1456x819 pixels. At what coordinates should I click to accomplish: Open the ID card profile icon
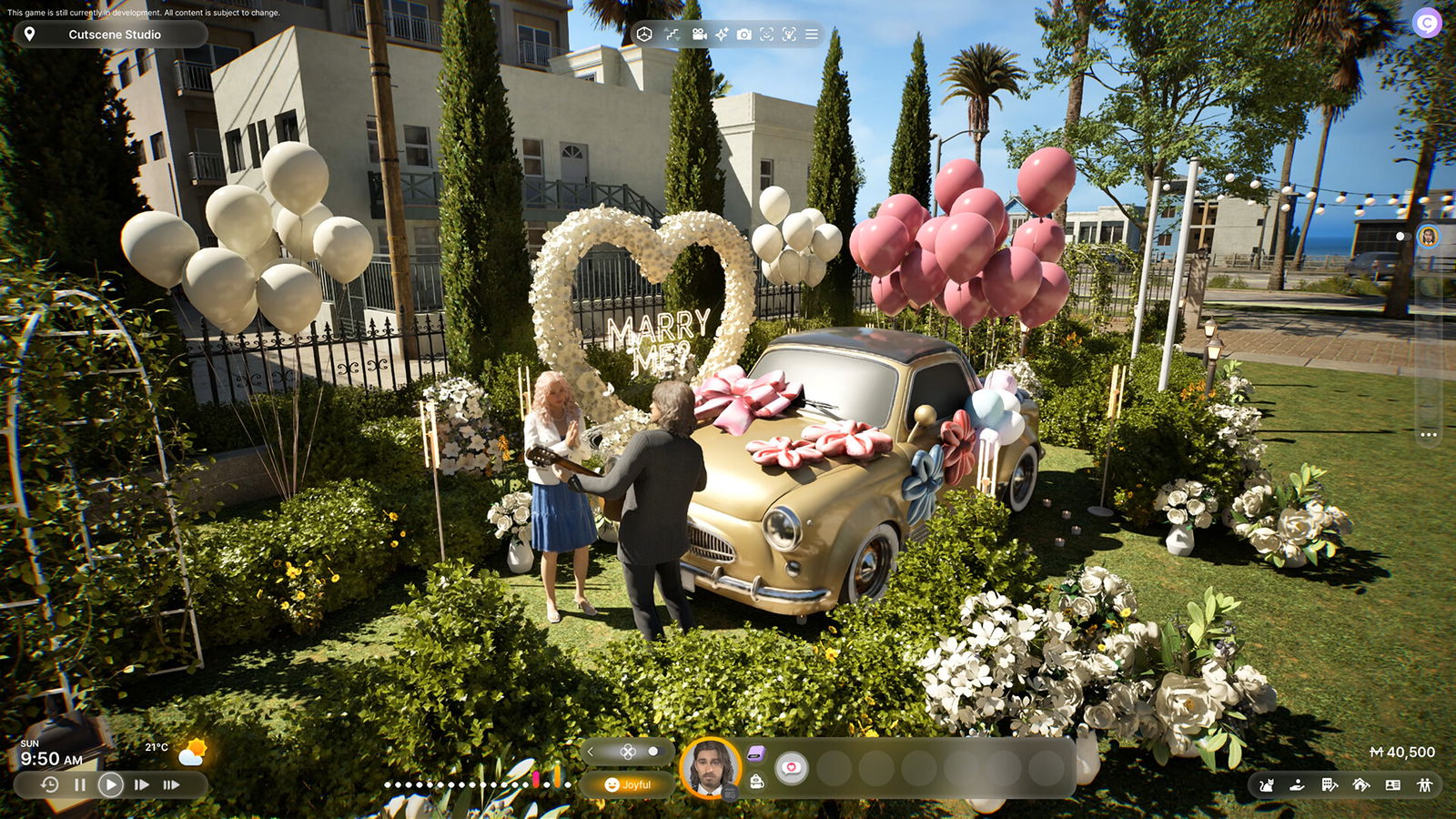[x=1393, y=784]
